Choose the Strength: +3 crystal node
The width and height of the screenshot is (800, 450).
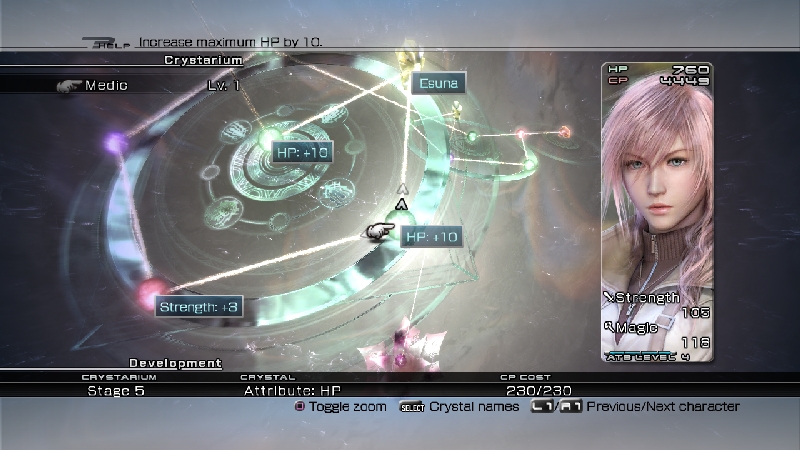pyautogui.click(x=199, y=306)
